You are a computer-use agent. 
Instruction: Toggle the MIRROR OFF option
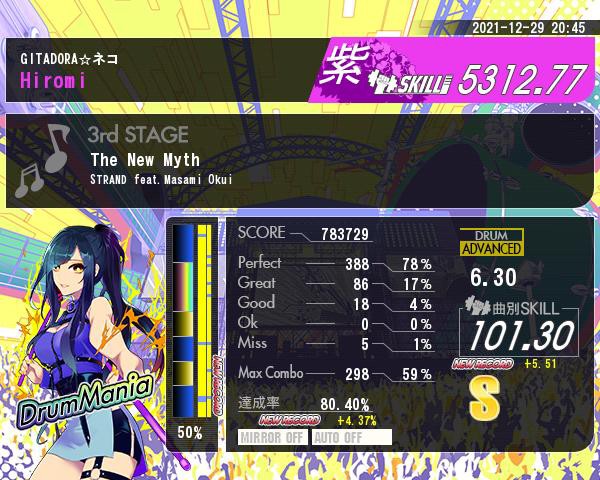[273, 437]
